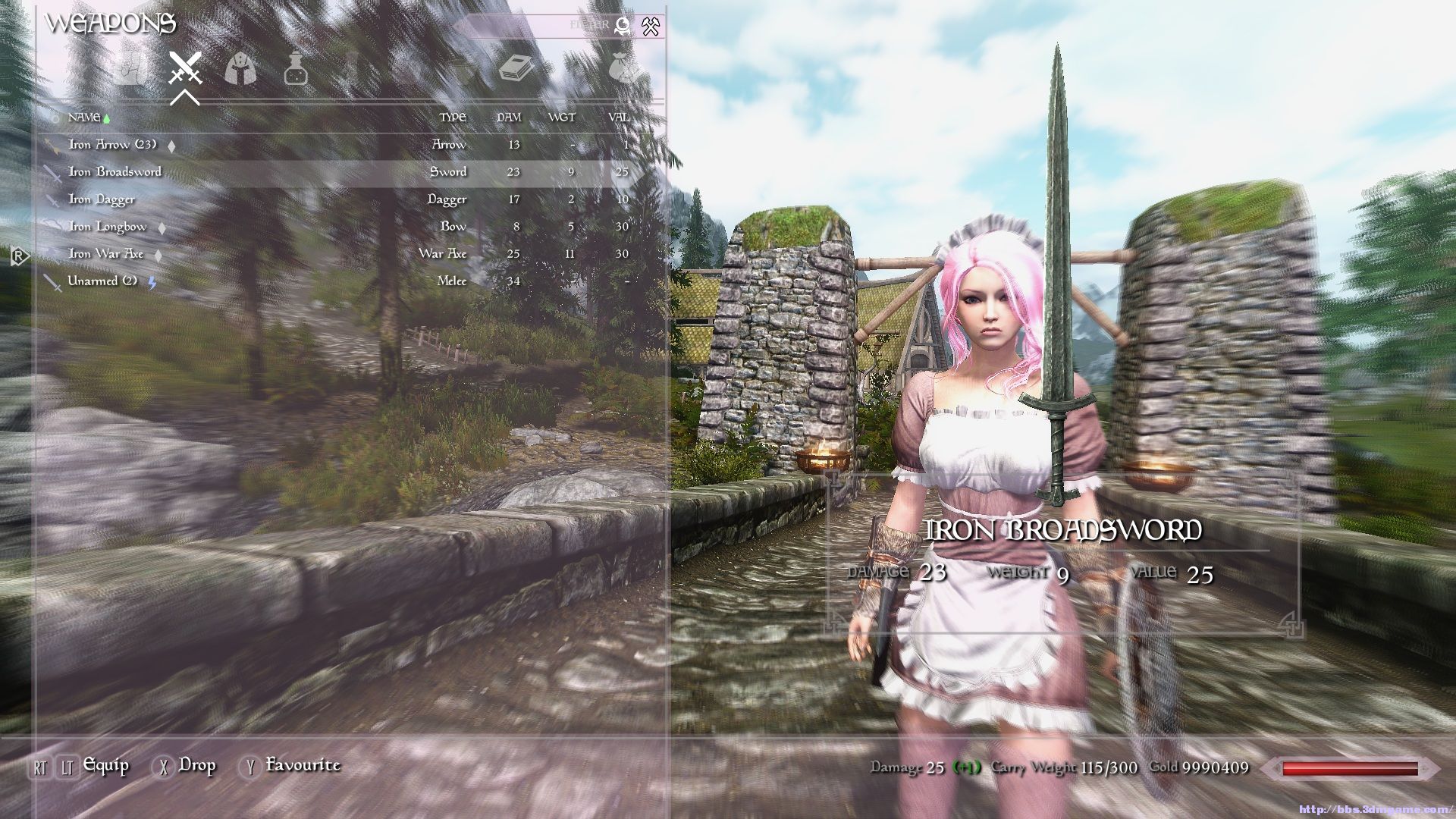Switch to the crossed swords Weapons tab
Viewport: 1456px width, 819px height.
(185, 70)
